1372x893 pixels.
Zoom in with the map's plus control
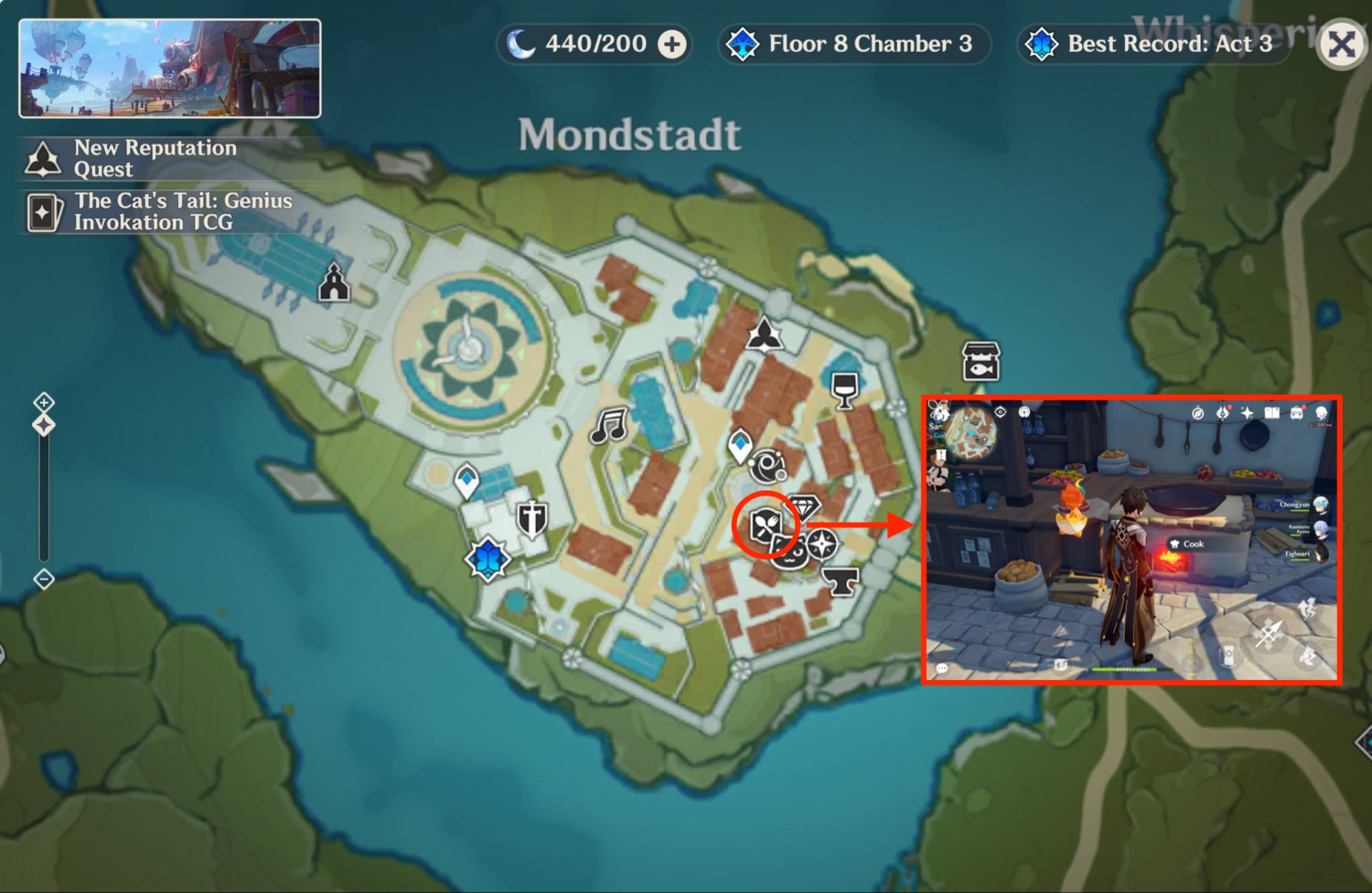click(x=44, y=402)
